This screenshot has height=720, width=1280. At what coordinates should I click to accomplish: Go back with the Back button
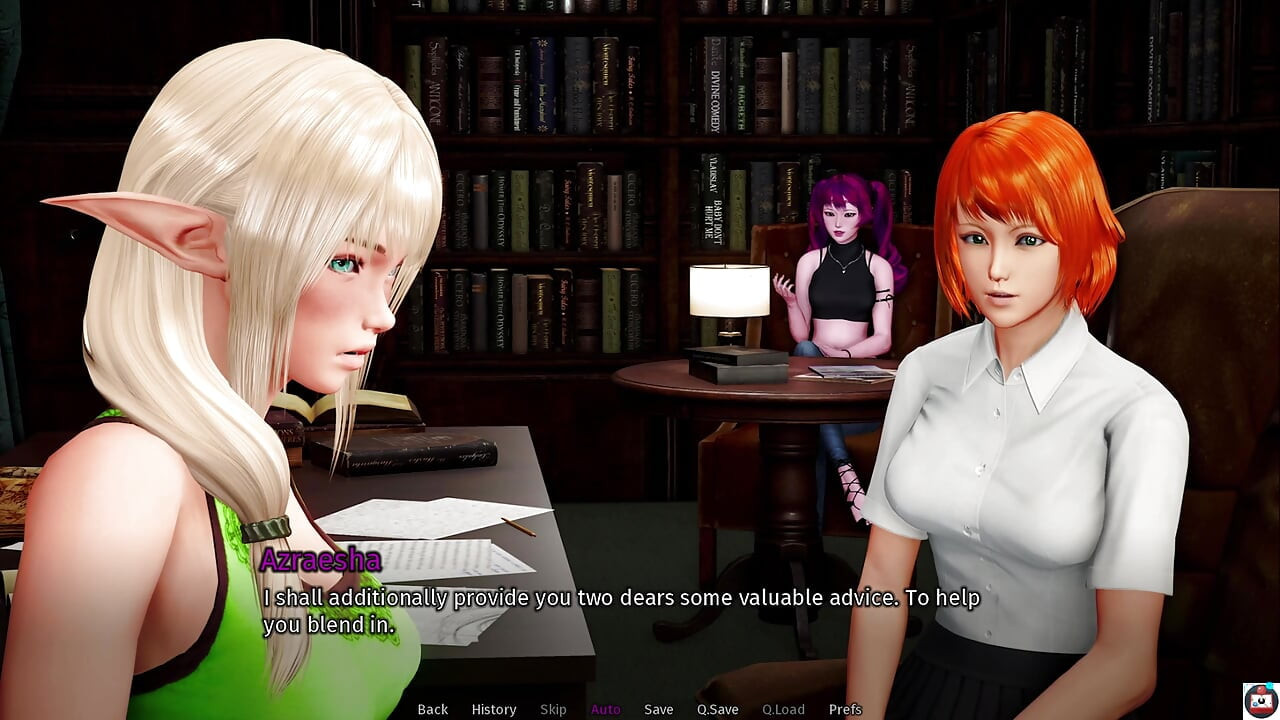click(x=432, y=709)
